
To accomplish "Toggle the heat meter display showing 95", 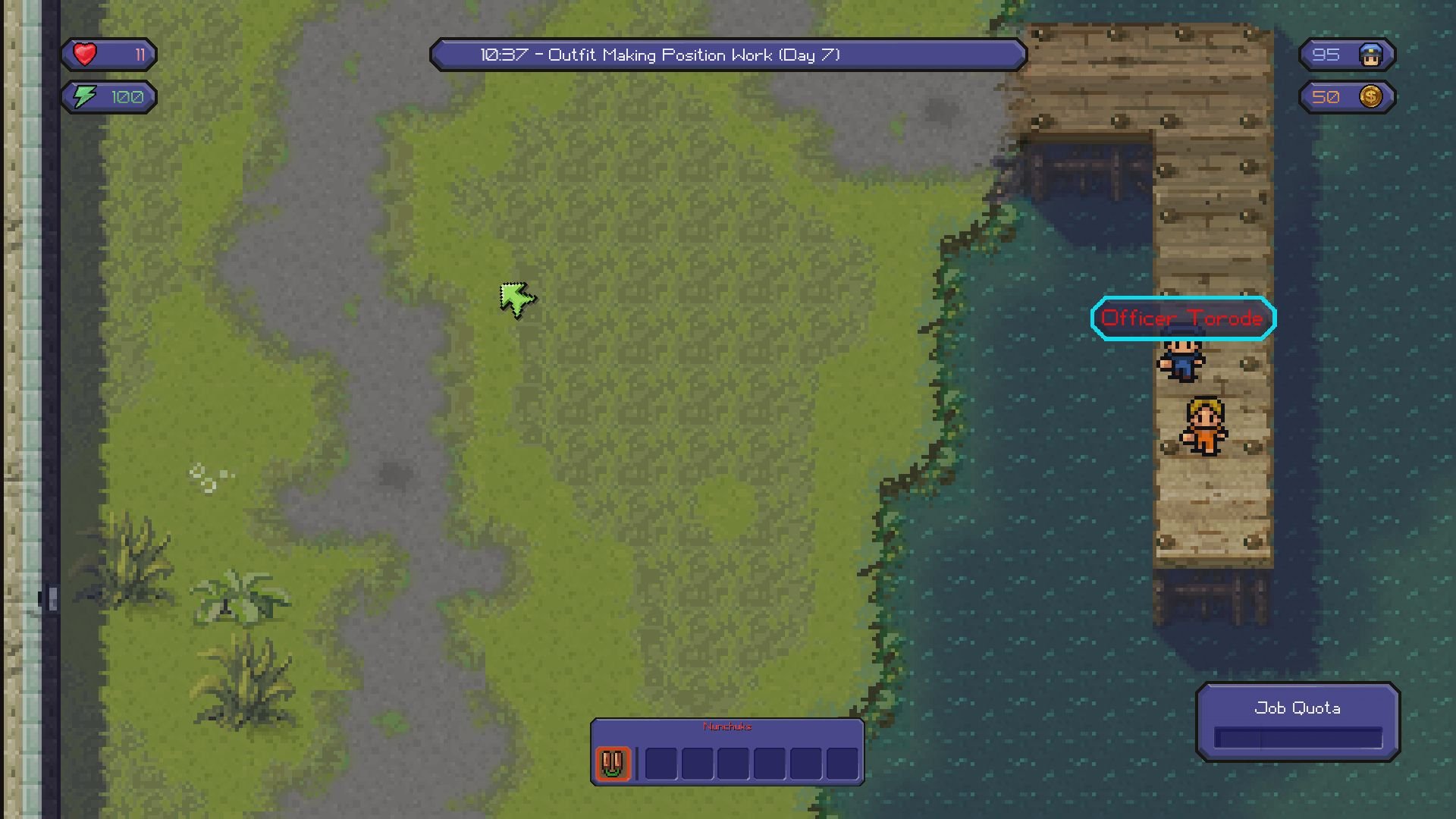I will pos(1346,54).
